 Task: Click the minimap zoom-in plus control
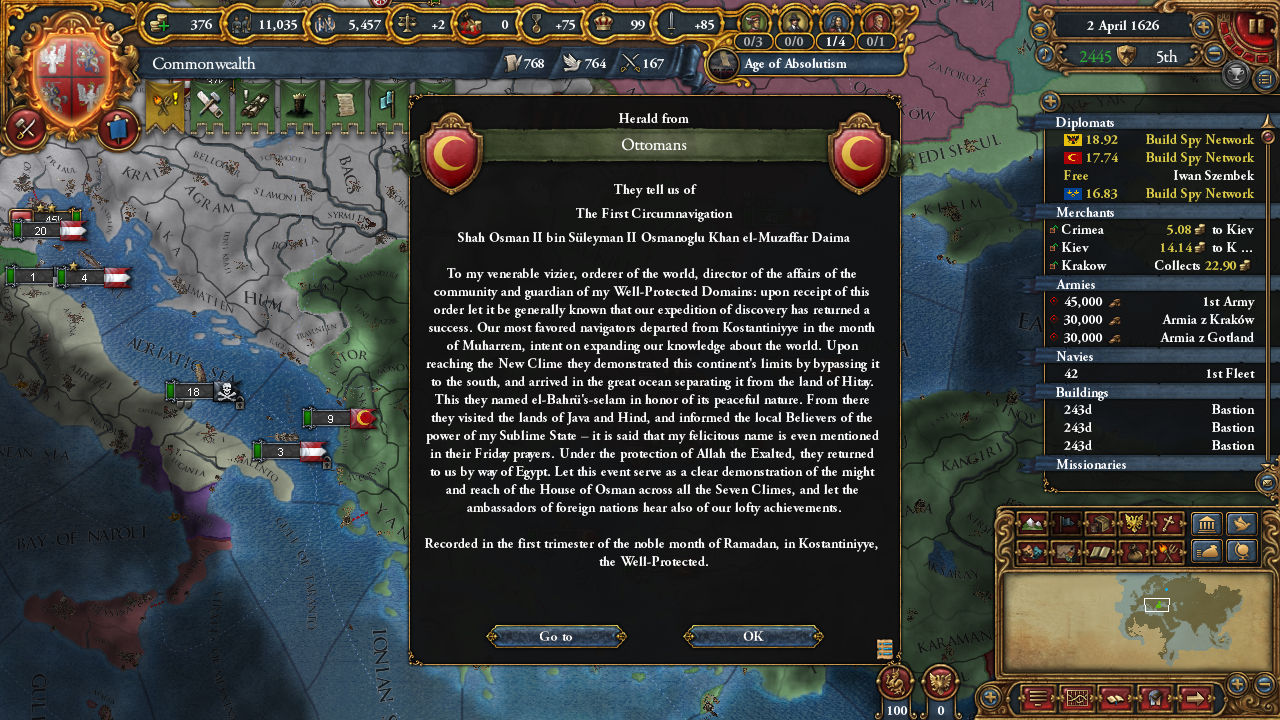coord(1237,682)
